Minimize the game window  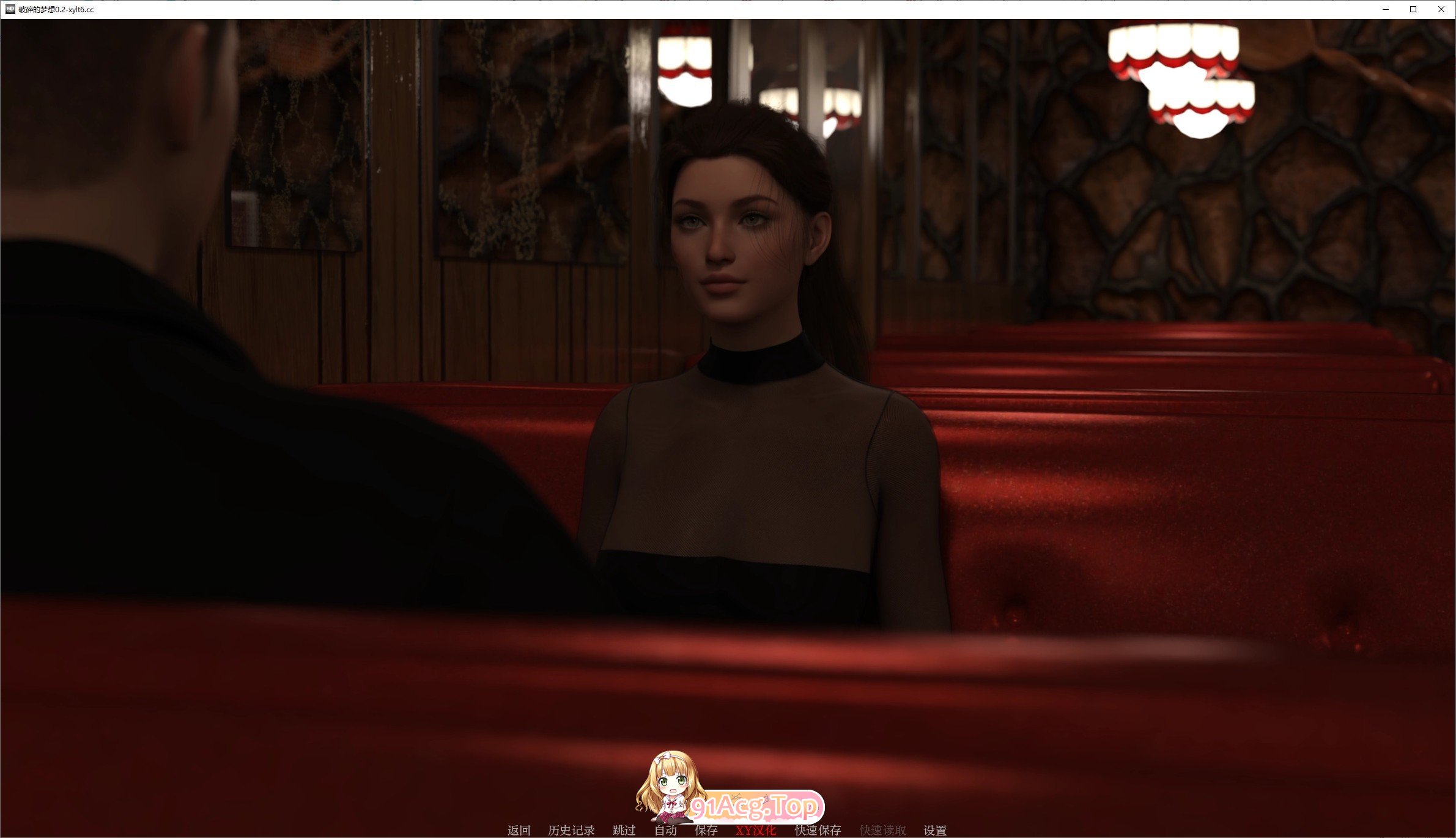(x=1386, y=9)
